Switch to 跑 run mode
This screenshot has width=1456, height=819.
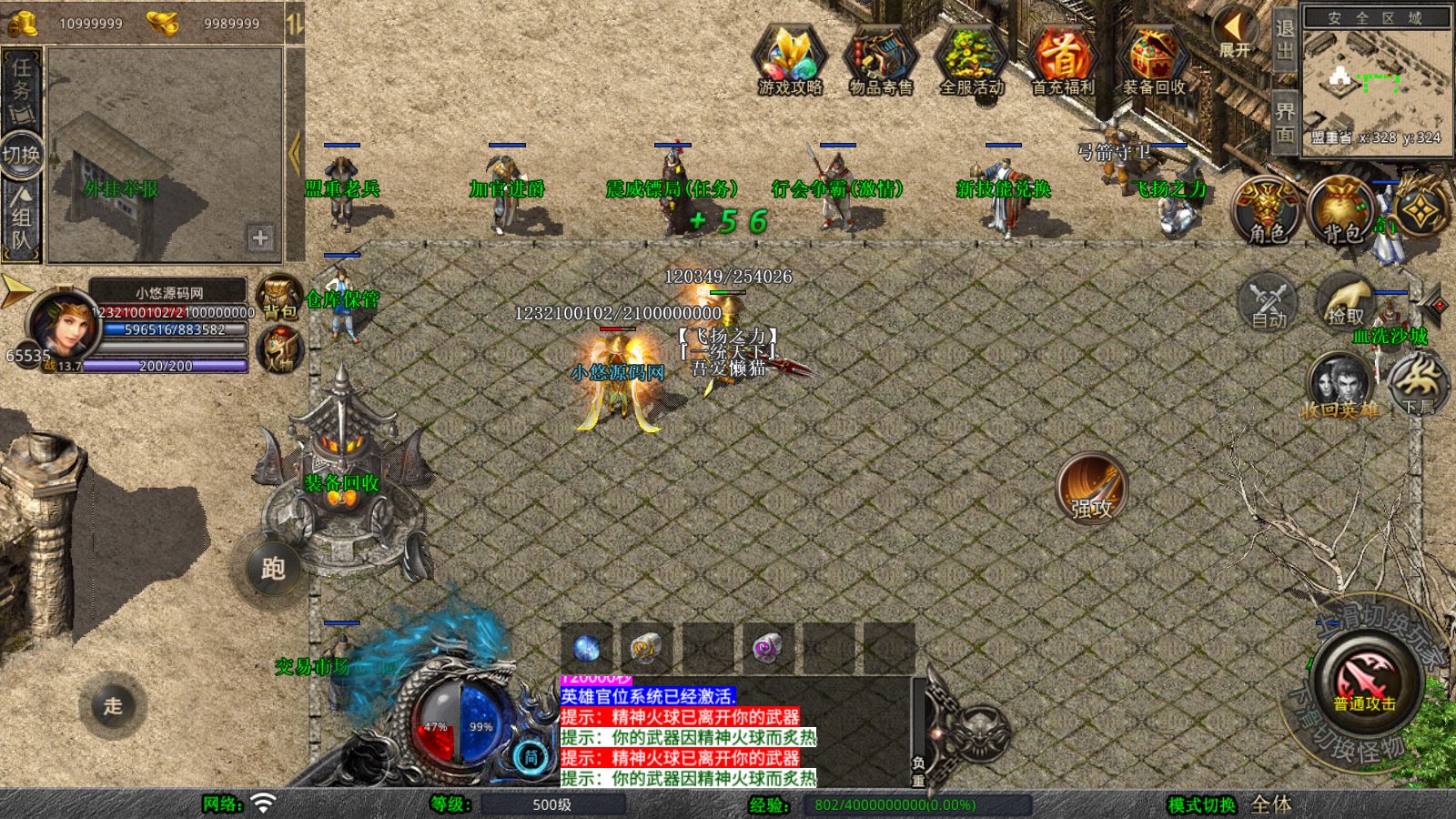pyautogui.click(x=273, y=569)
